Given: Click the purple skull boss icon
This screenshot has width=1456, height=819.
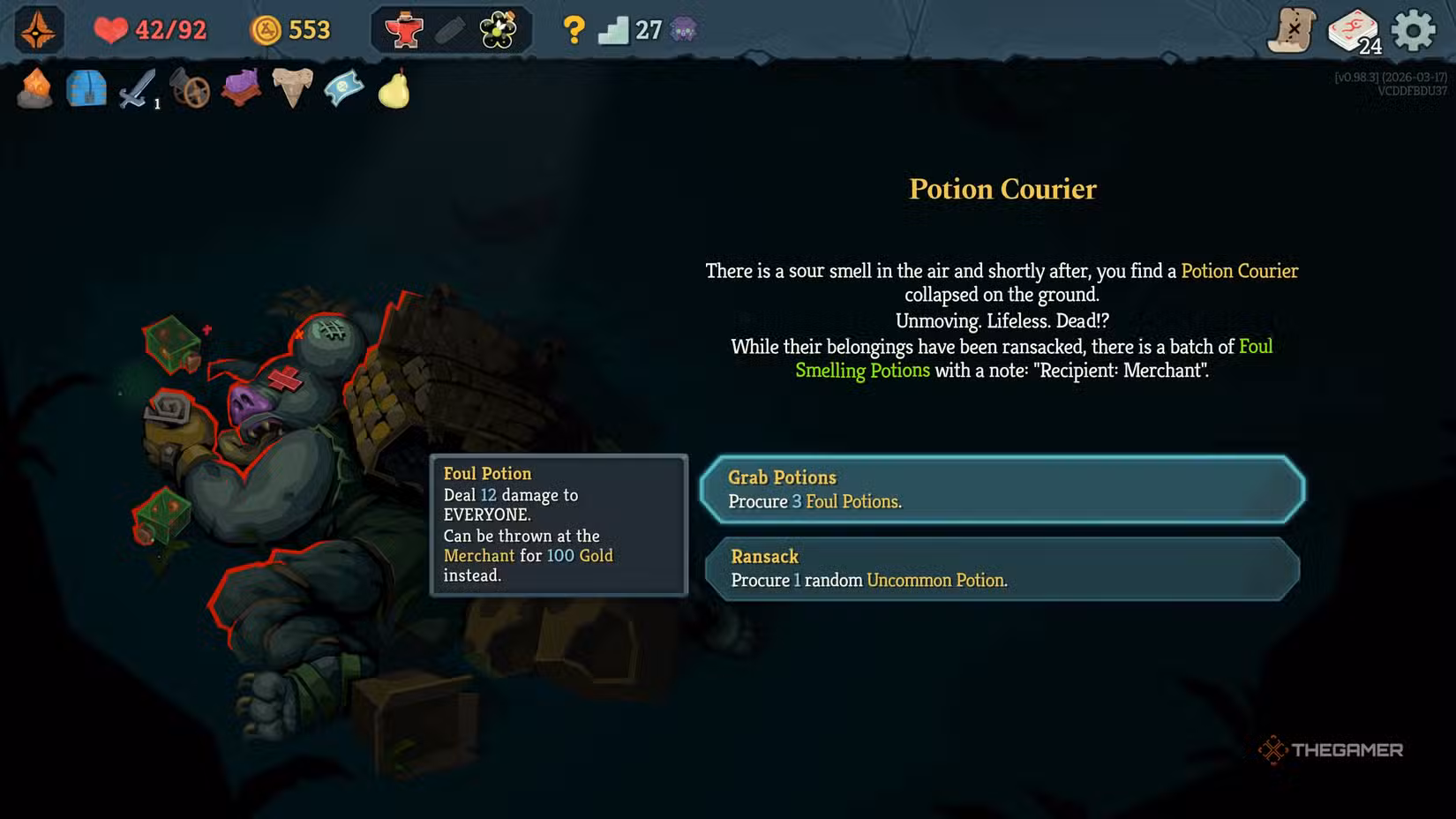Looking at the screenshot, I should [x=684, y=31].
